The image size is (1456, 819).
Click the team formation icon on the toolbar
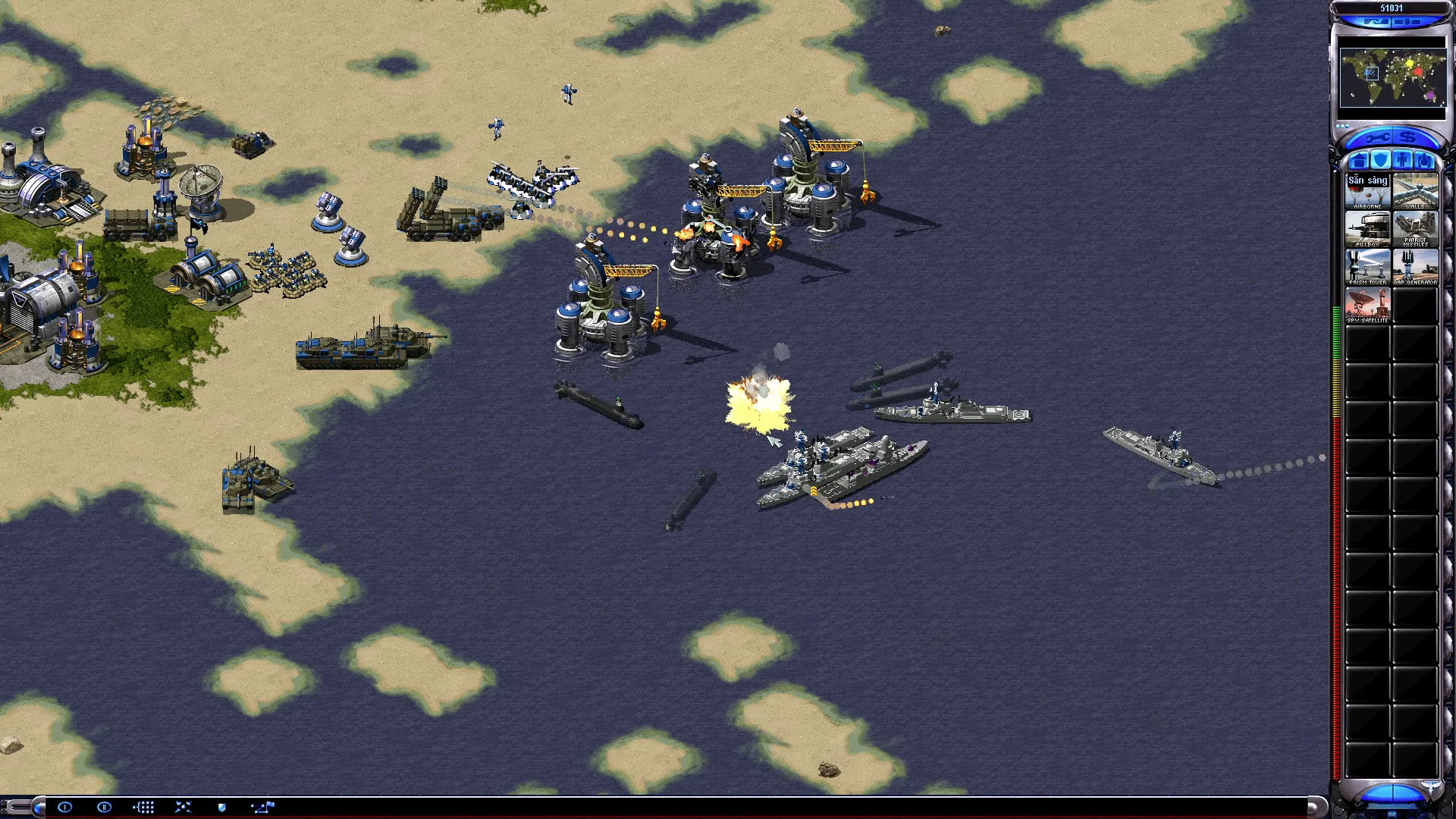144,808
